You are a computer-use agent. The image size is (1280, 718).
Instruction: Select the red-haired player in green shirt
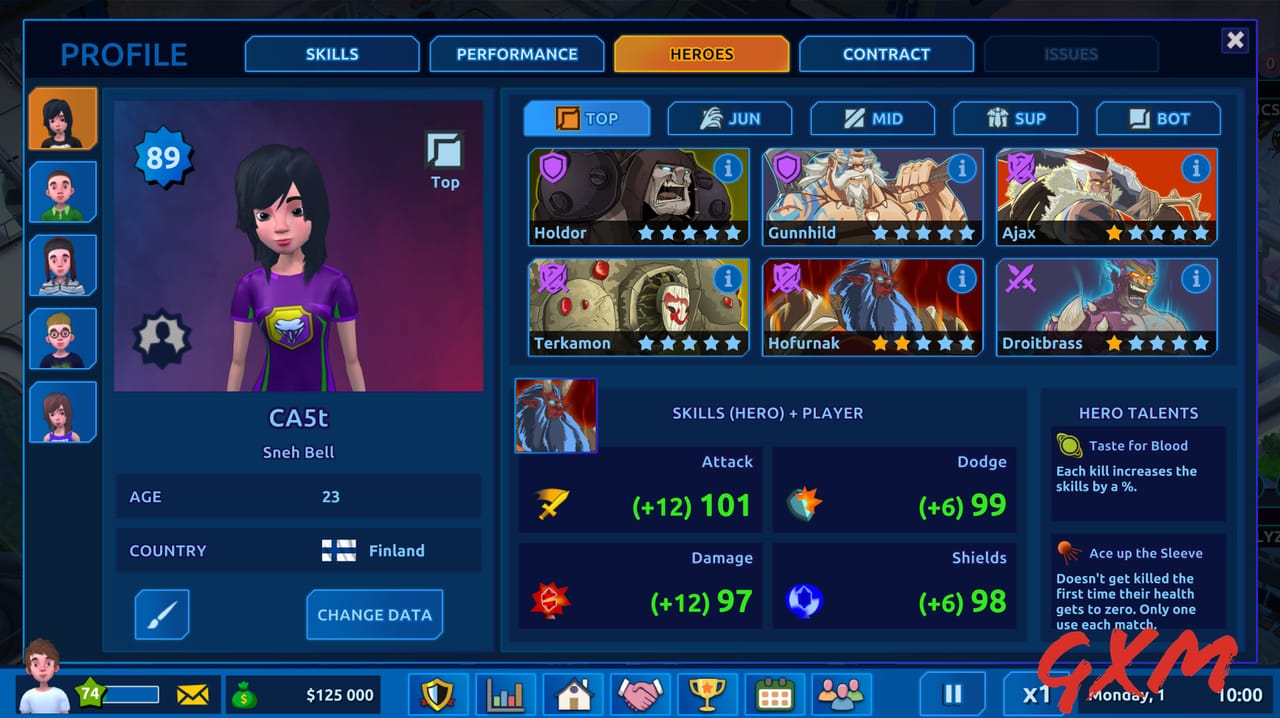tap(63, 191)
